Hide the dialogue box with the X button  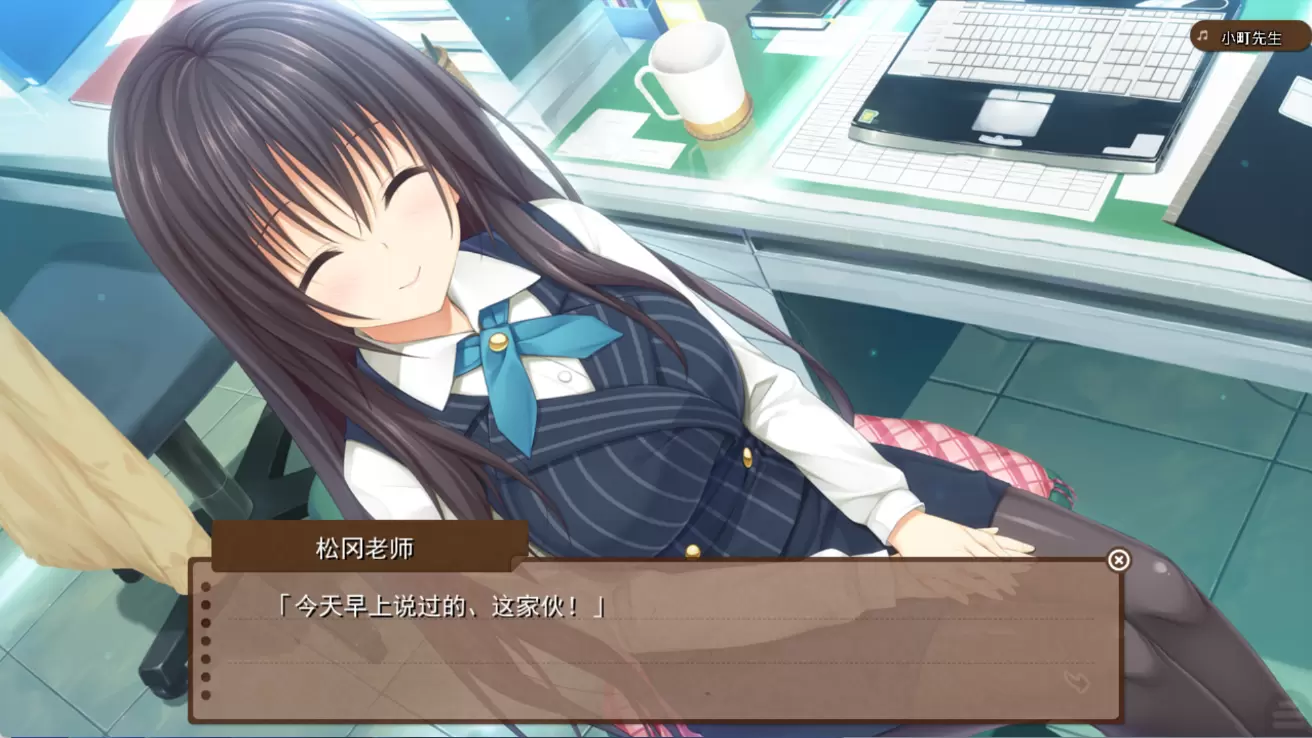coord(1118,560)
